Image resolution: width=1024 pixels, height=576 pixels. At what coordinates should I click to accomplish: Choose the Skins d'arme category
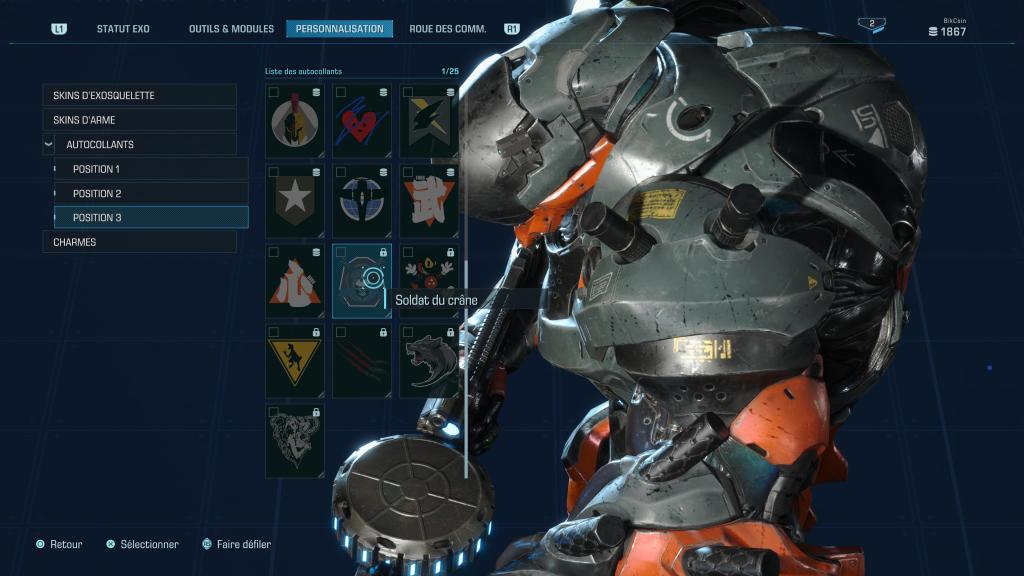pyautogui.click(x=139, y=120)
